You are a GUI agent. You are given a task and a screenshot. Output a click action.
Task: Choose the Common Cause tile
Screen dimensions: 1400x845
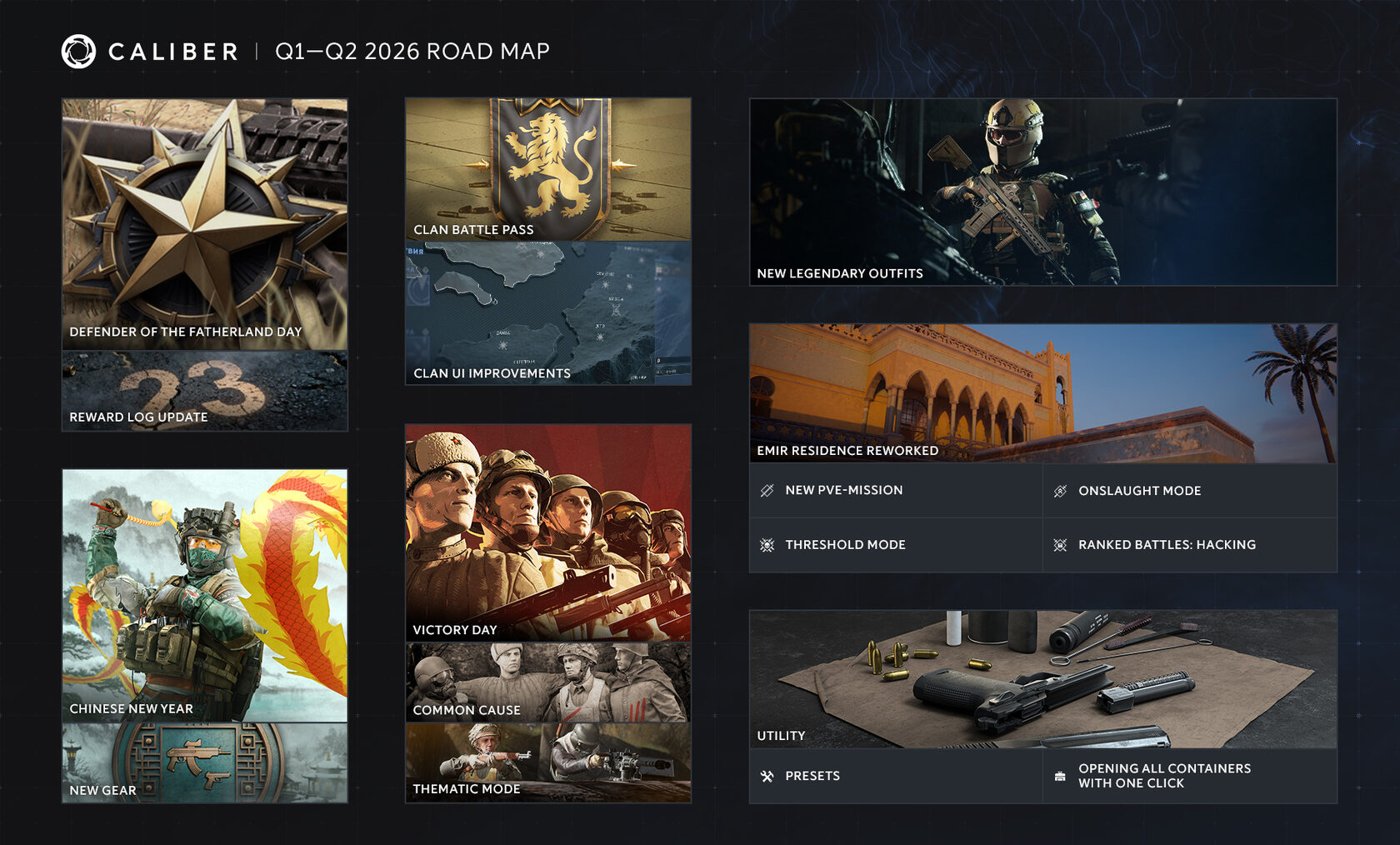tap(547, 682)
